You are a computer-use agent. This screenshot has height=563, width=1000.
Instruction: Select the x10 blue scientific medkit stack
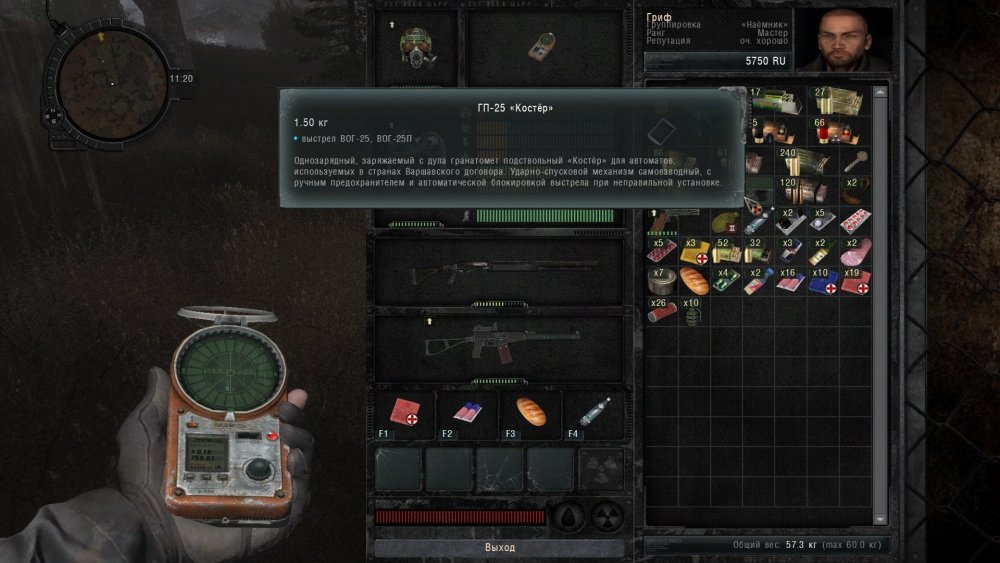[x=823, y=281]
